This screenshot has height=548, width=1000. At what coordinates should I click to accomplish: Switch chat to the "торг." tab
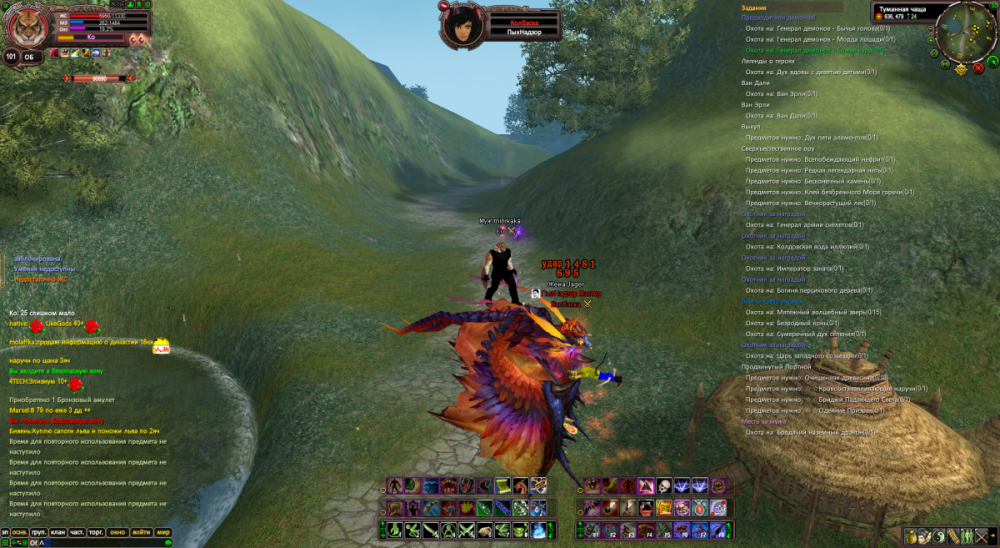pos(96,532)
